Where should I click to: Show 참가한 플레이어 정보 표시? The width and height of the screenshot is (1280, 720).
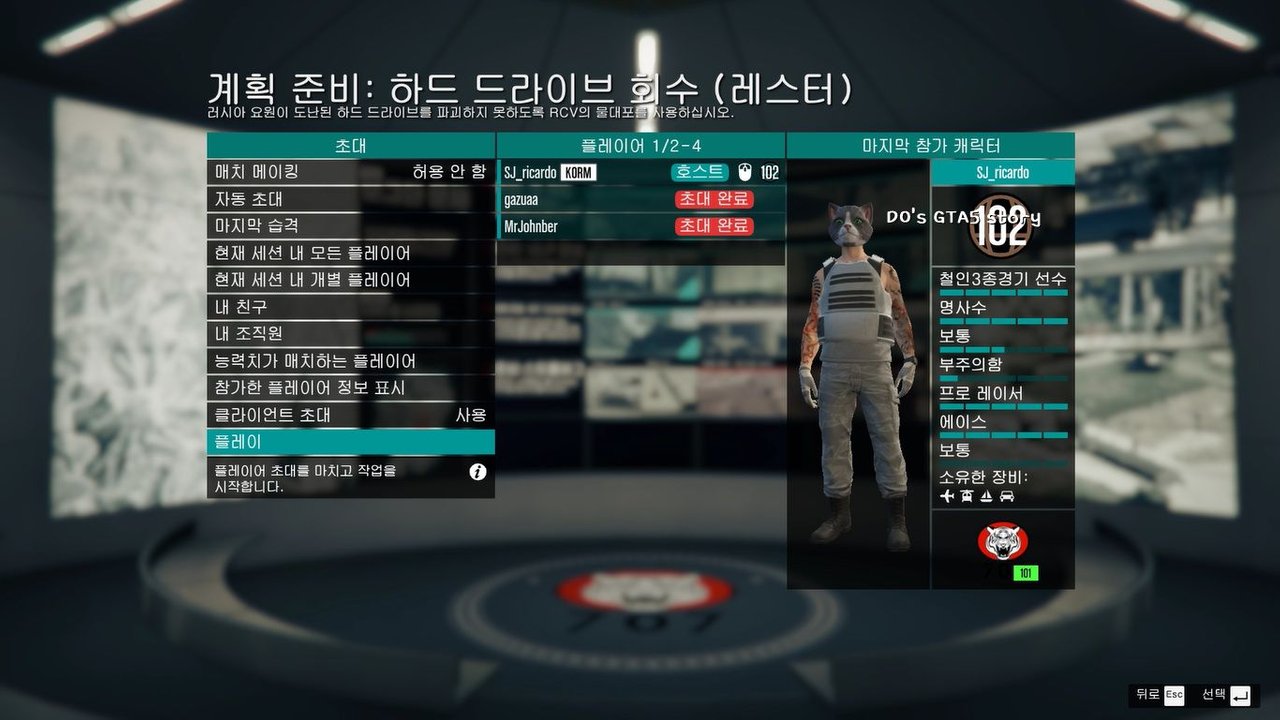pos(350,388)
